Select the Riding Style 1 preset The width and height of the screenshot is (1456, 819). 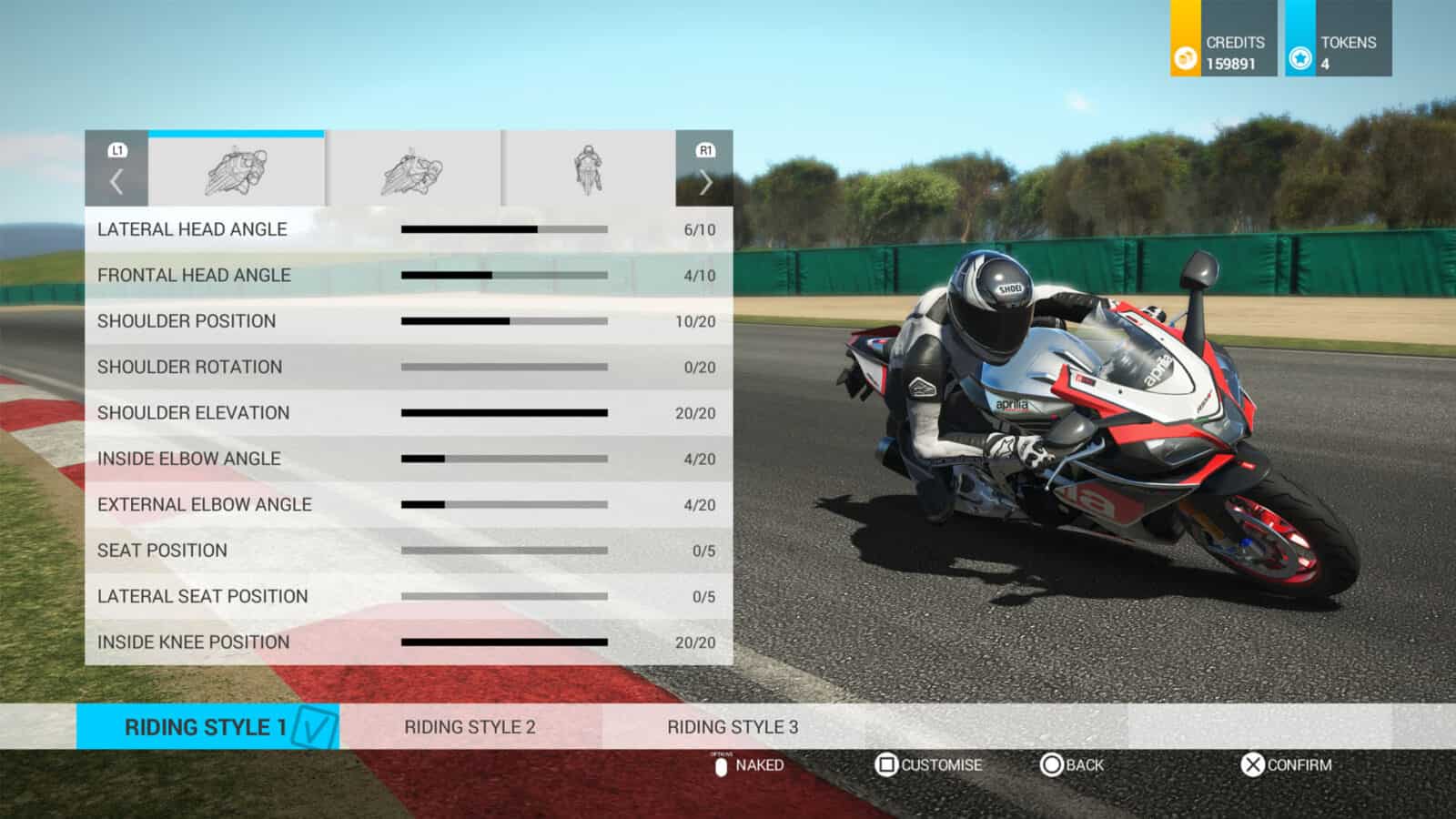click(207, 727)
